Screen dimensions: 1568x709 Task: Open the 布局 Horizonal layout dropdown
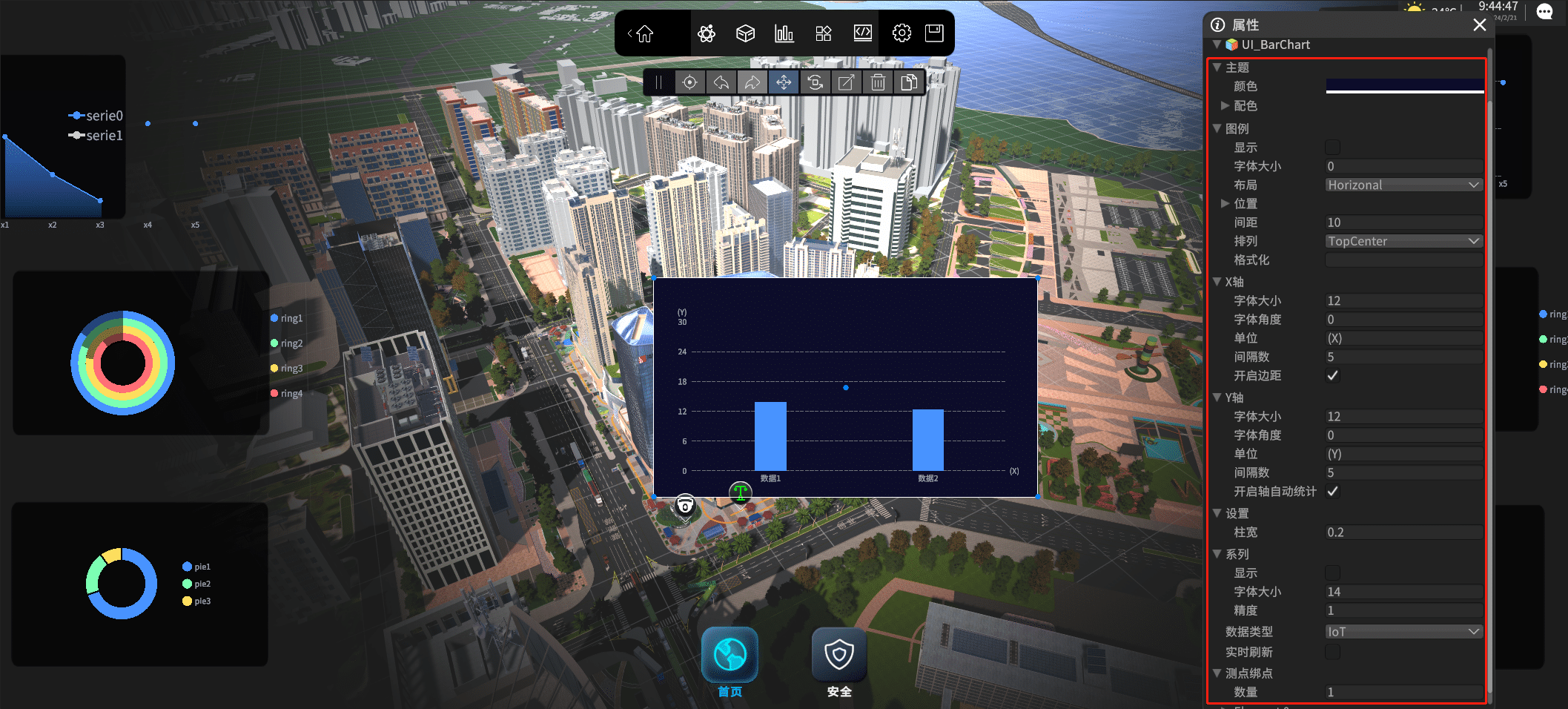[1403, 185]
